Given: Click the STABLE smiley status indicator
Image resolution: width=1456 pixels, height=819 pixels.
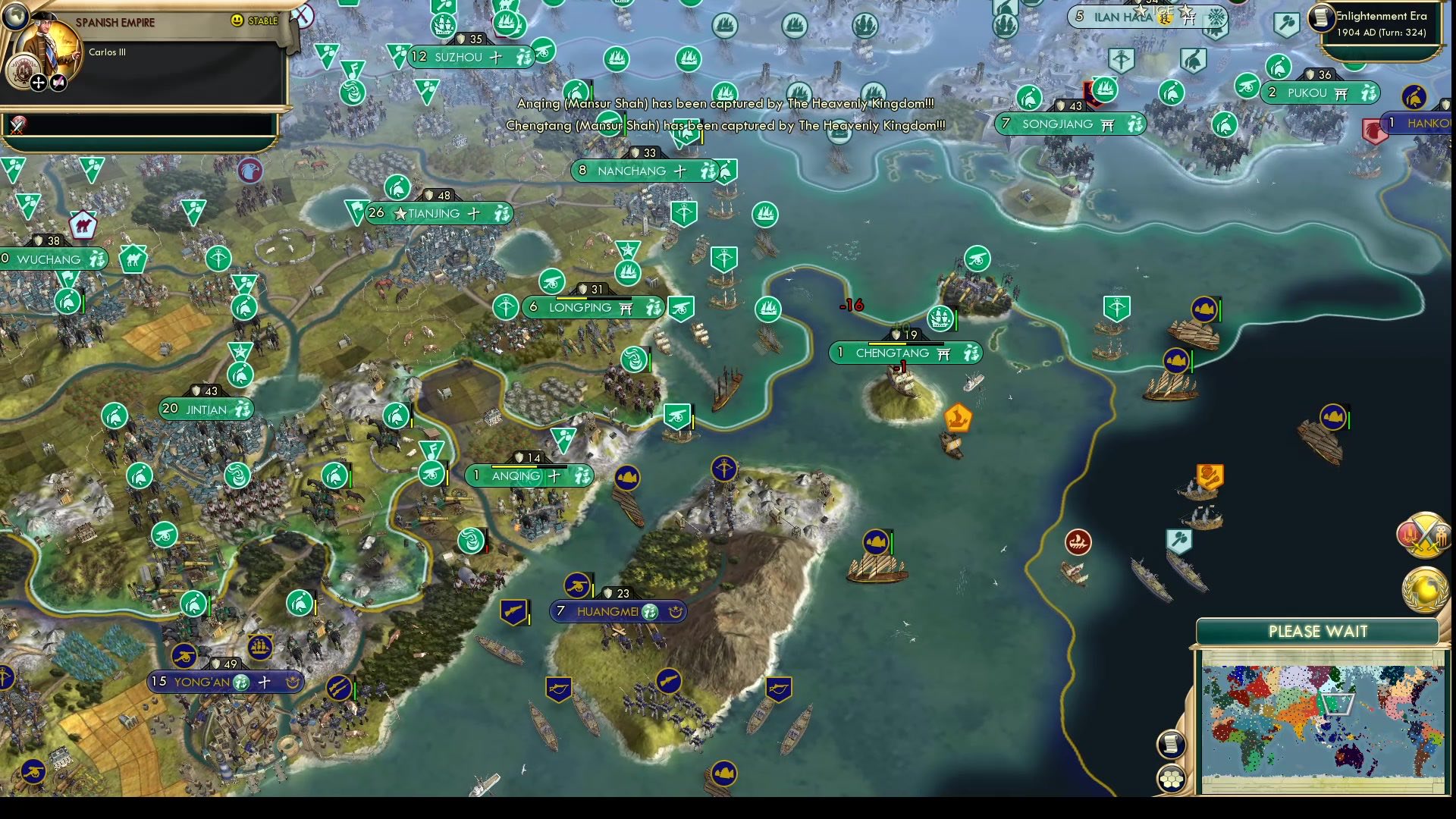Looking at the screenshot, I should pyautogui.click(x=237, y=20).
